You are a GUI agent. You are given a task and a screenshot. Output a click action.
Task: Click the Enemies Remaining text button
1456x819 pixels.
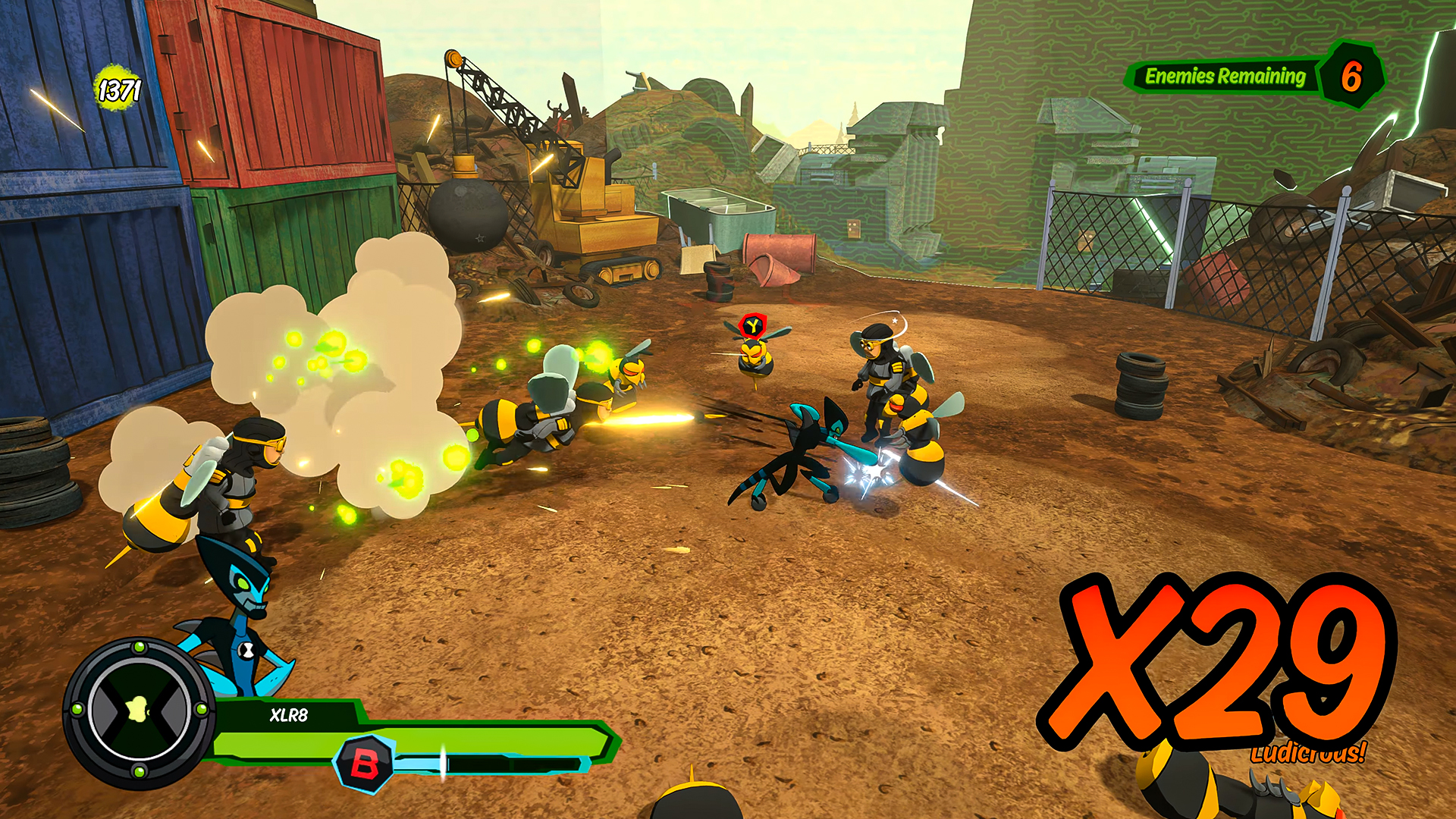pos(1225,76)
